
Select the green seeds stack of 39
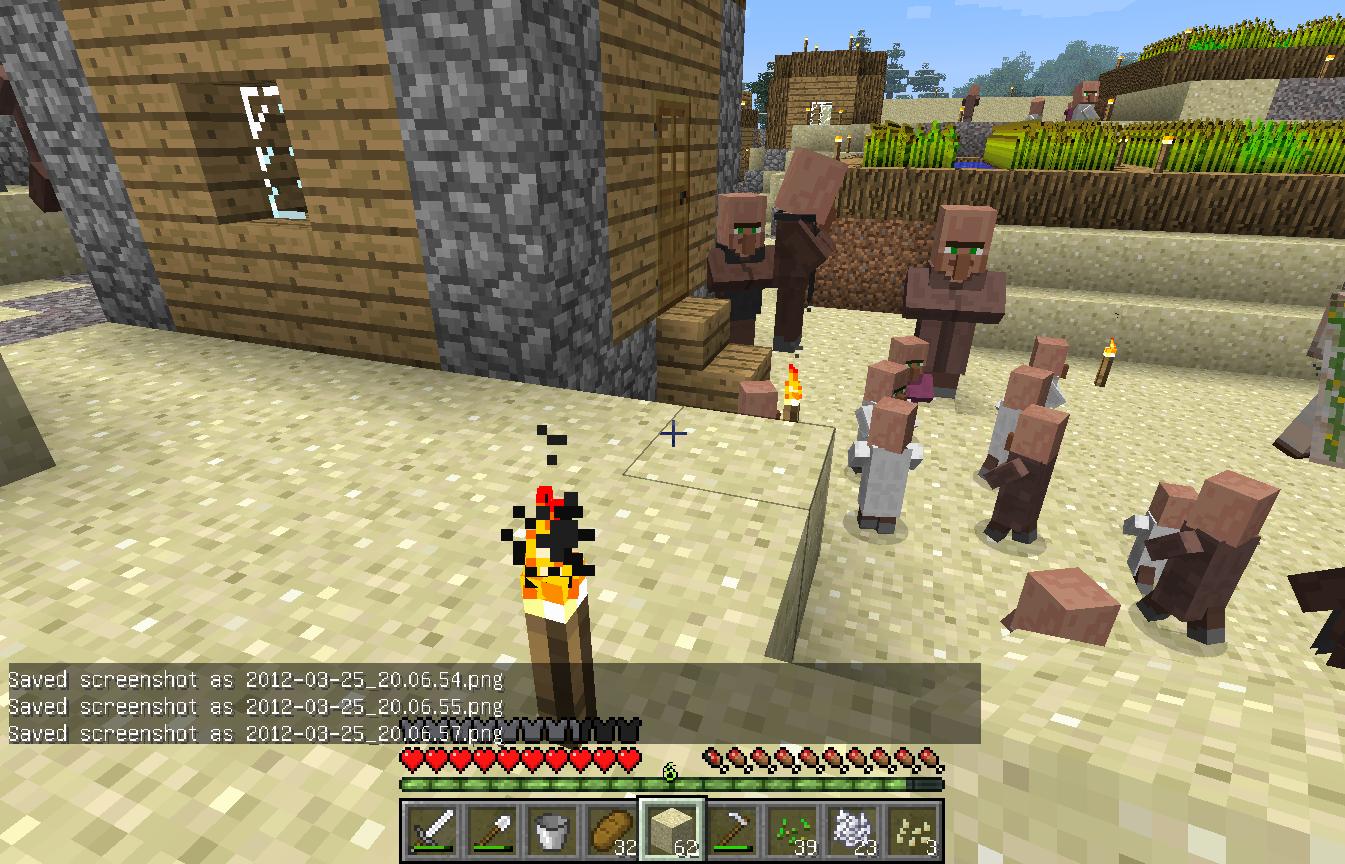(792, 829)
